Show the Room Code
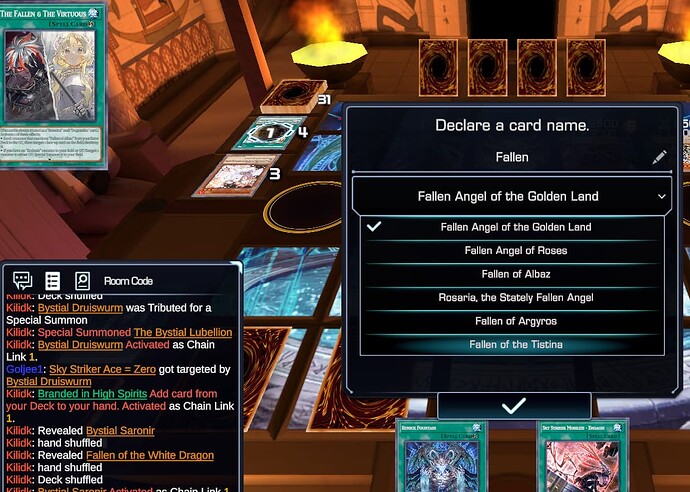Image resolution: width=690 pixels, height=492 pixels. point(128,281)
